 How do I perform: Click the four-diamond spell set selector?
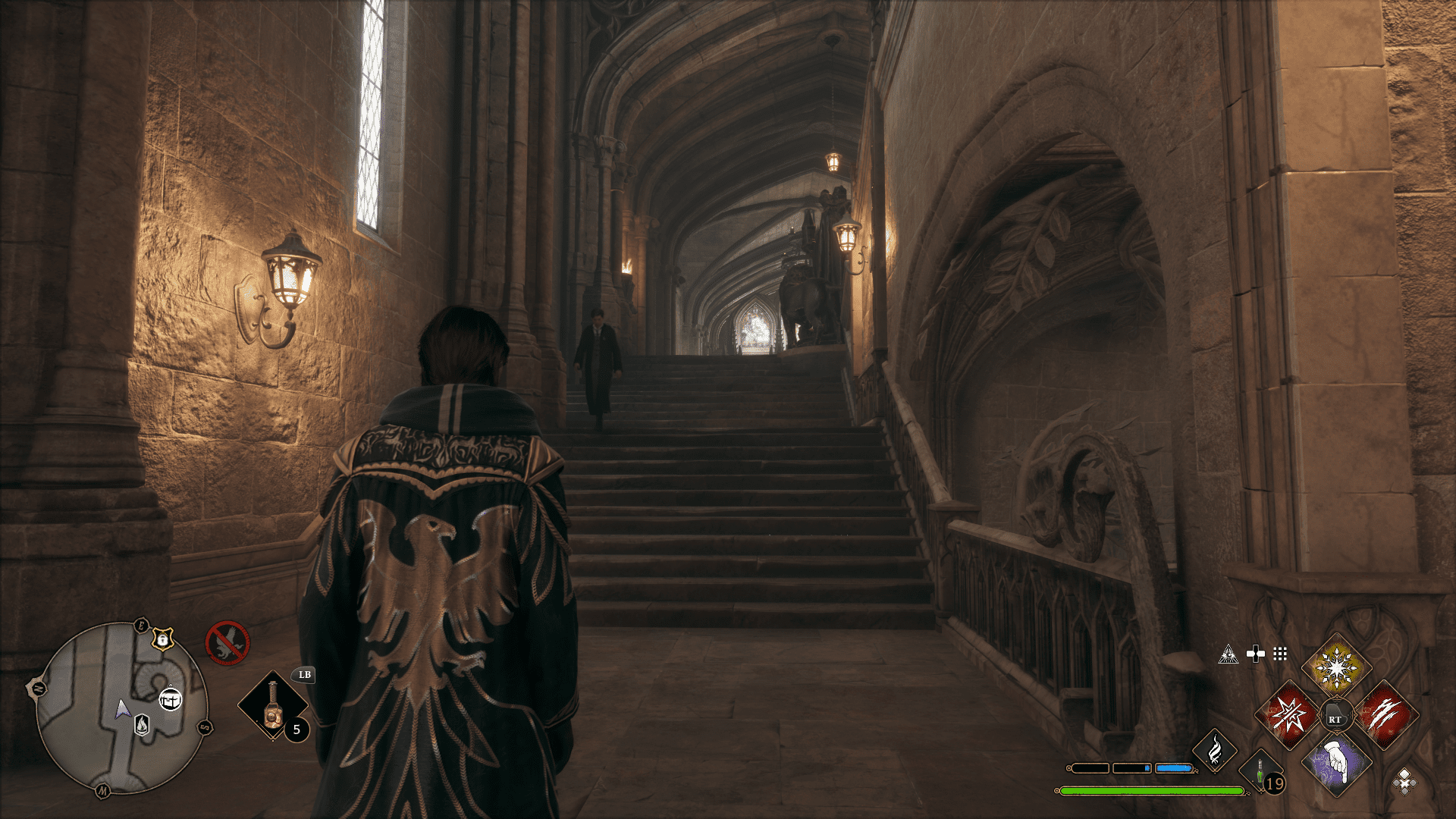1404,781
